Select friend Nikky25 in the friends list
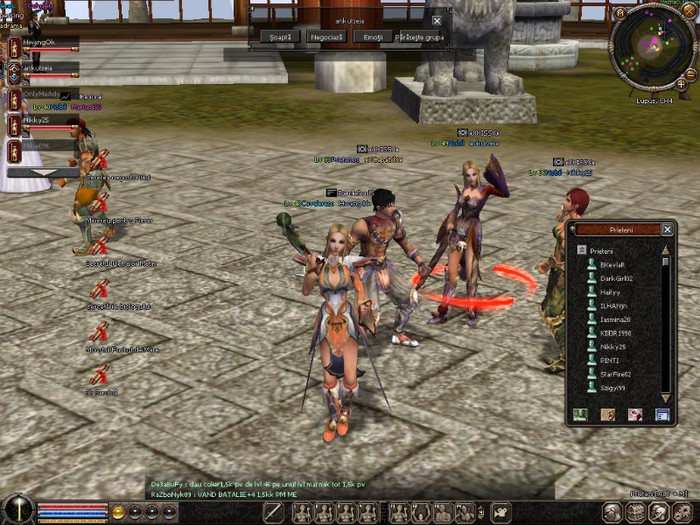The image size is (700, 525). pos(613,347)
